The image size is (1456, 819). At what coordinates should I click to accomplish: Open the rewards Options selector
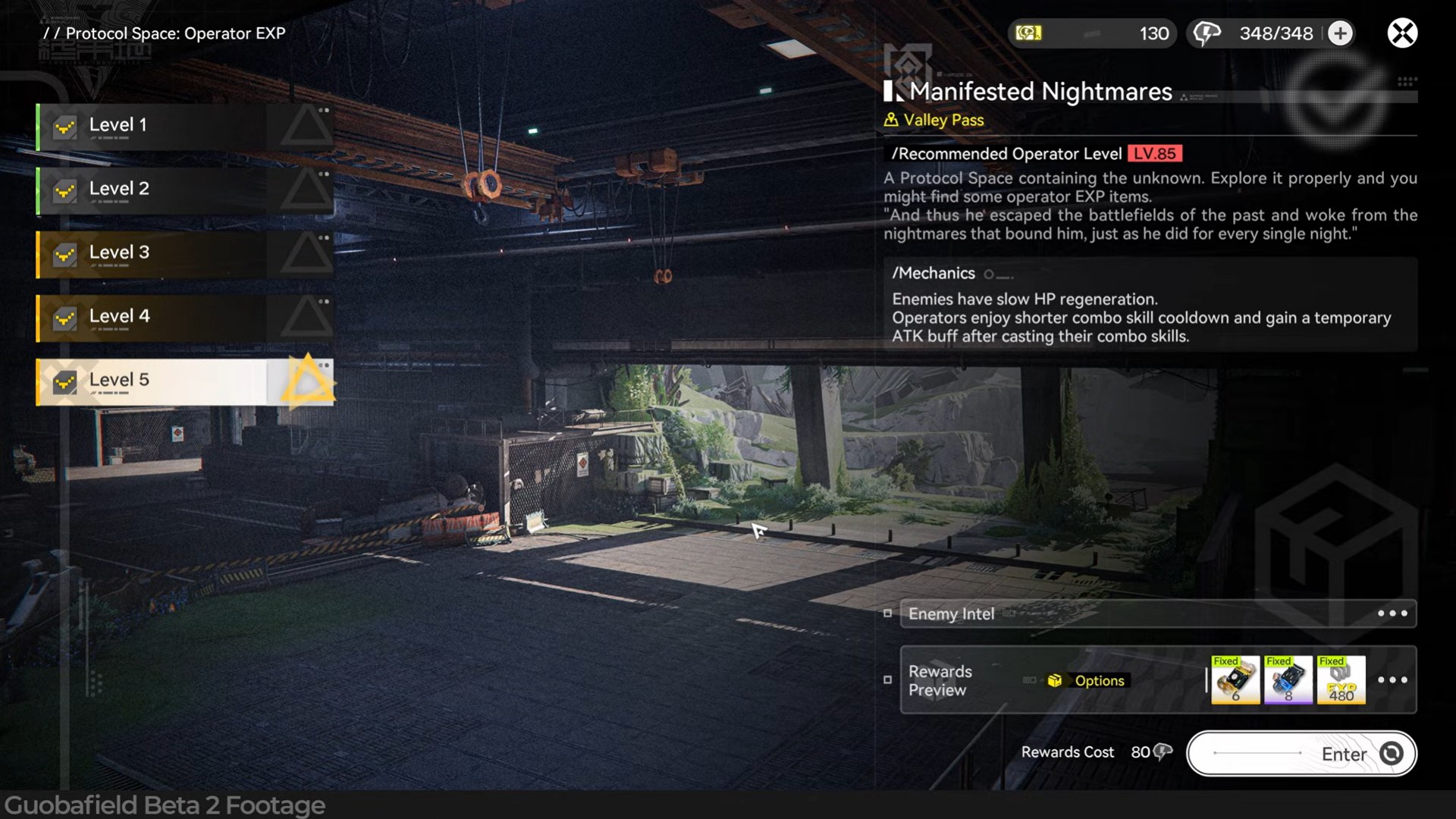point(1089,681)
